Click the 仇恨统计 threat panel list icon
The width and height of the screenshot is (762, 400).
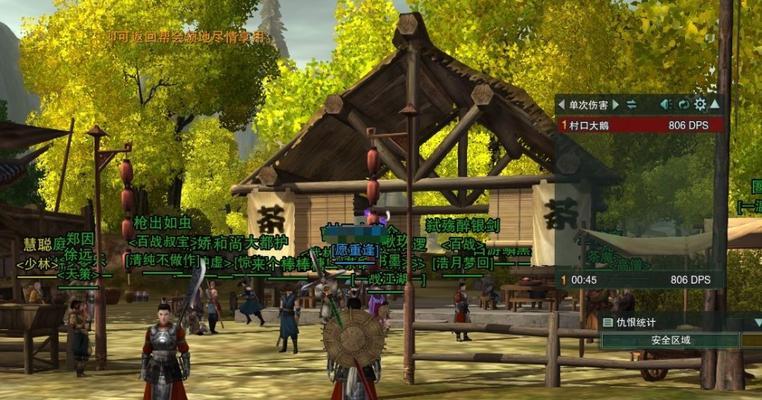point(608,322)
